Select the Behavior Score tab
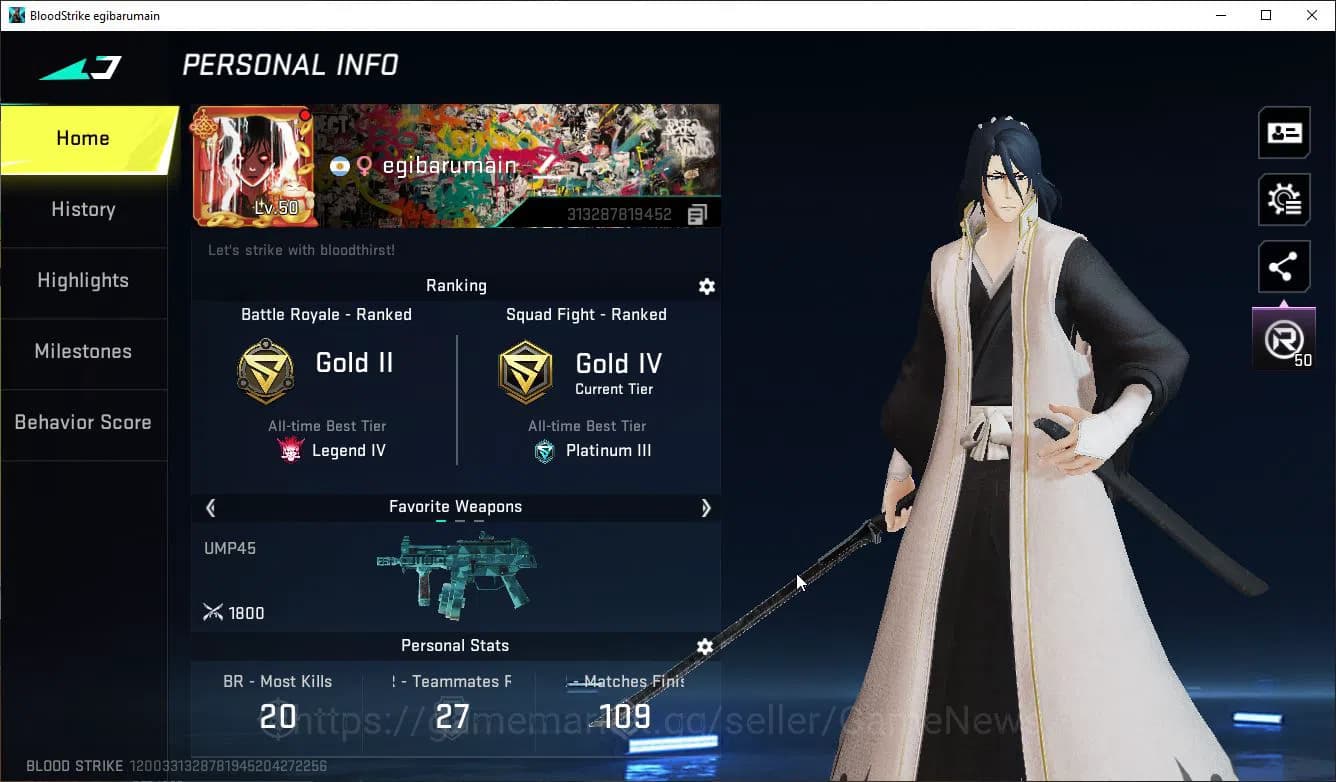Screen dimensions: 1336x782 point(83,422)
